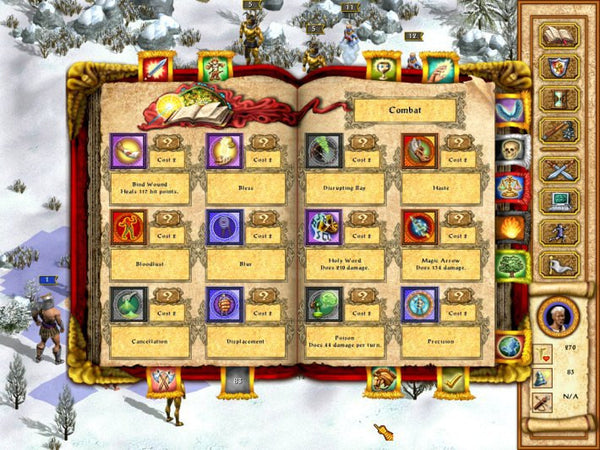
Task: Click the hourglass wait button
Action: click(x=559, y=99)
